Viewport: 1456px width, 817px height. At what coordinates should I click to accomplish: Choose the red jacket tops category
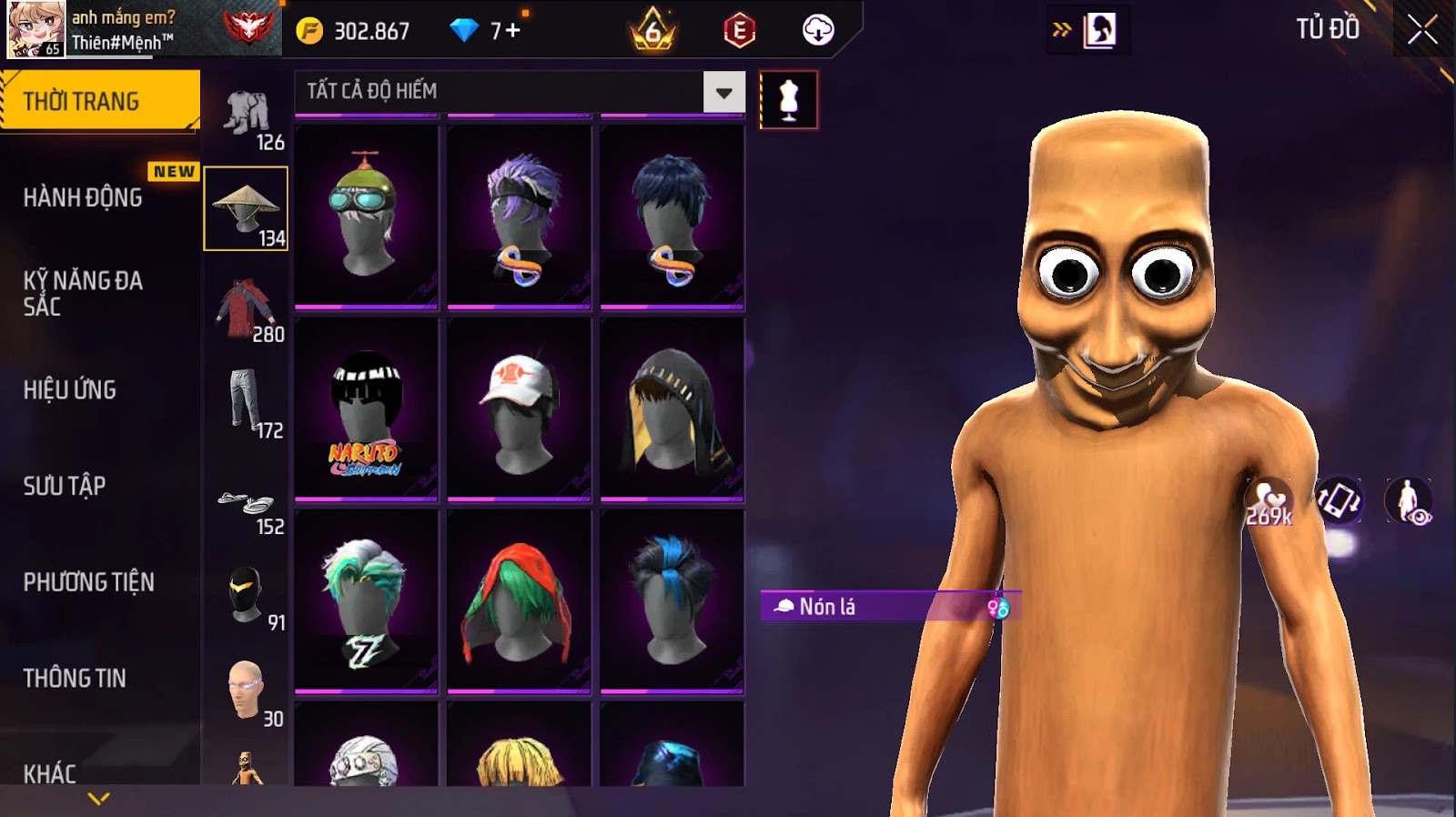(246, 307)
